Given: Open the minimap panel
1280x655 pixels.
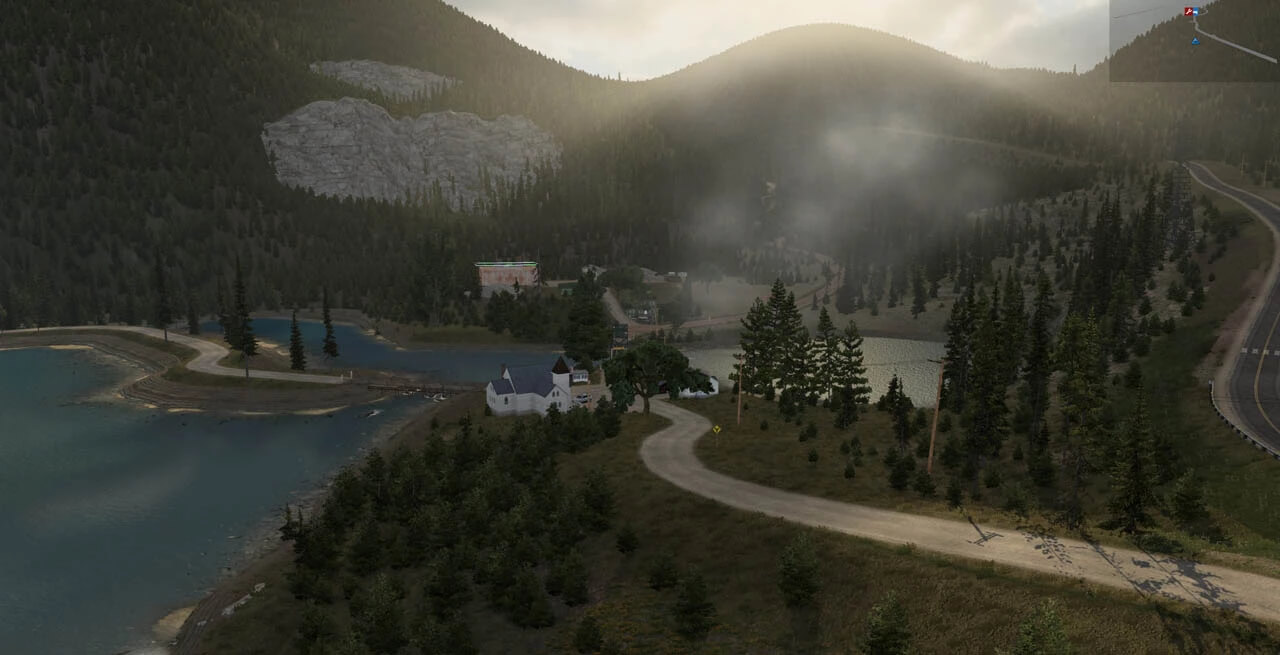Looking at the screenshot, I should point(1194,41).
